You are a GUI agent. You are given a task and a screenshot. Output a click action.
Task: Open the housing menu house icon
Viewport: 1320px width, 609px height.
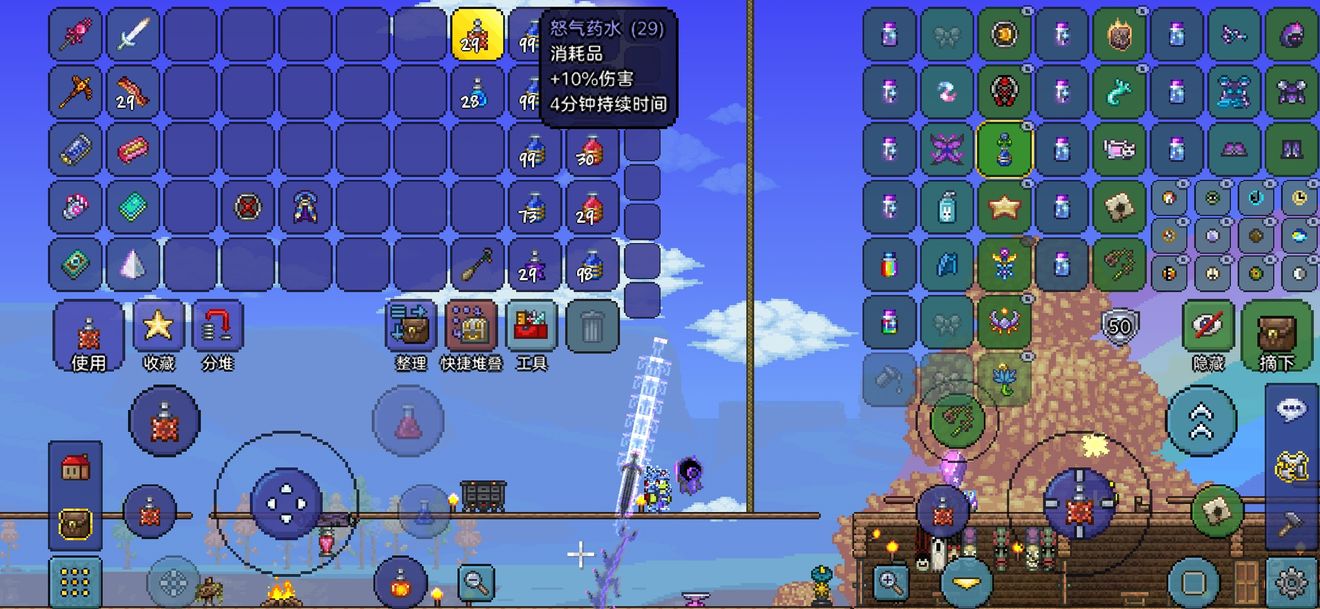[x=76, y=467]
